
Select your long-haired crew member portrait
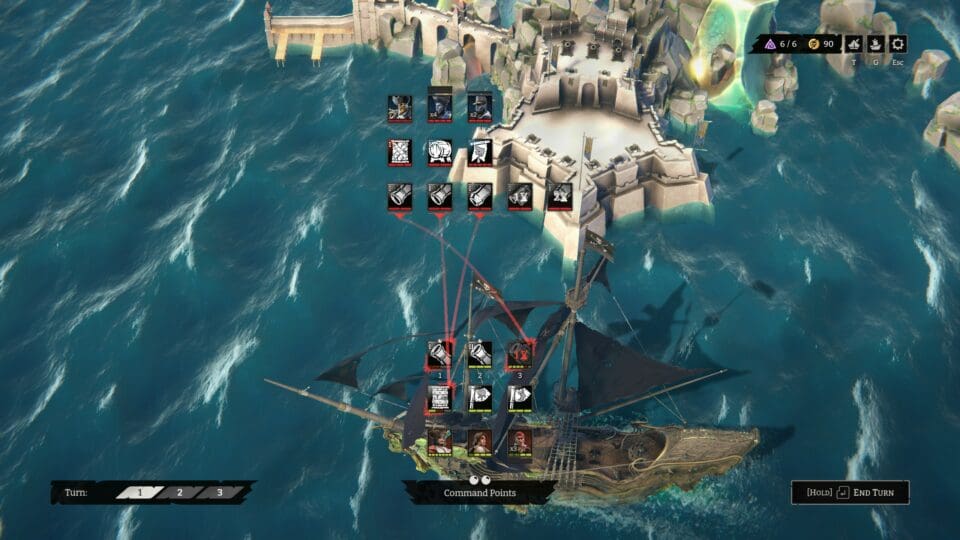(479, 441)
